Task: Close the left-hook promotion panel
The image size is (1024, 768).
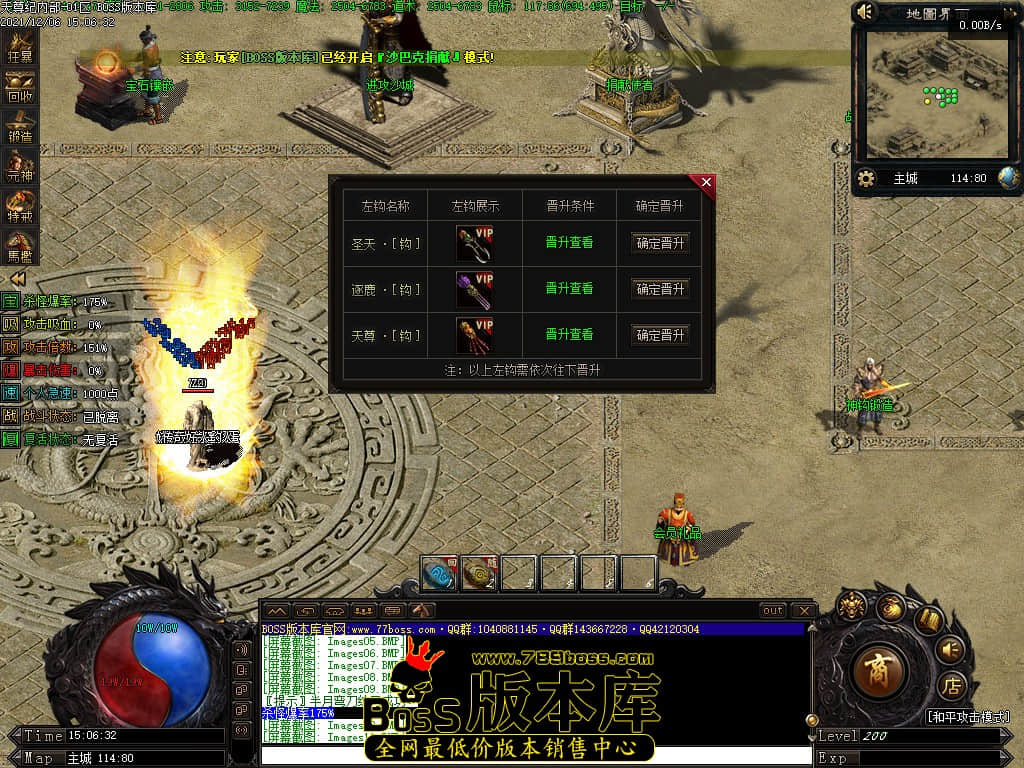Action: coord(706,182)
